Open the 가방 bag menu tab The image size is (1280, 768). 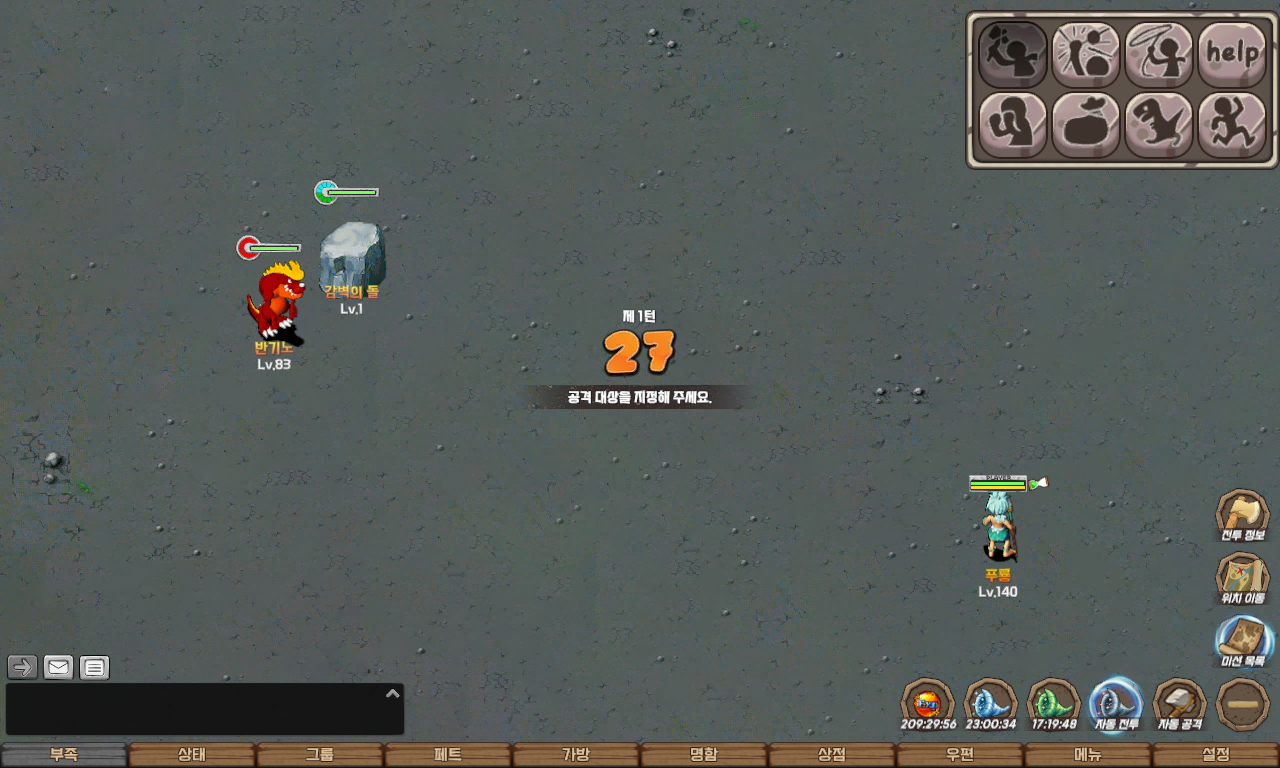(576, 755)
